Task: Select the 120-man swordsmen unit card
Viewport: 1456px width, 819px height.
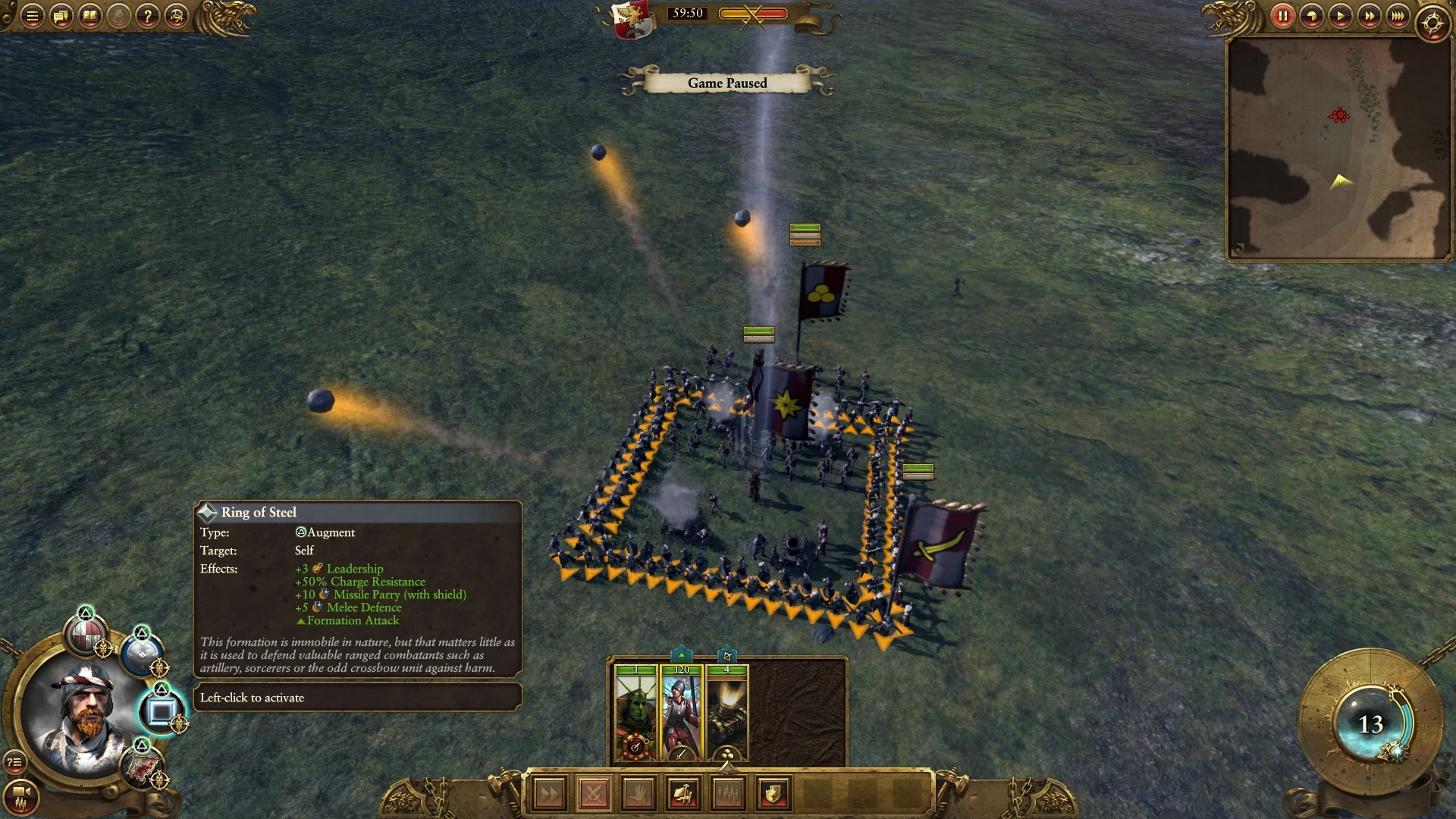Action: point(681,713)
